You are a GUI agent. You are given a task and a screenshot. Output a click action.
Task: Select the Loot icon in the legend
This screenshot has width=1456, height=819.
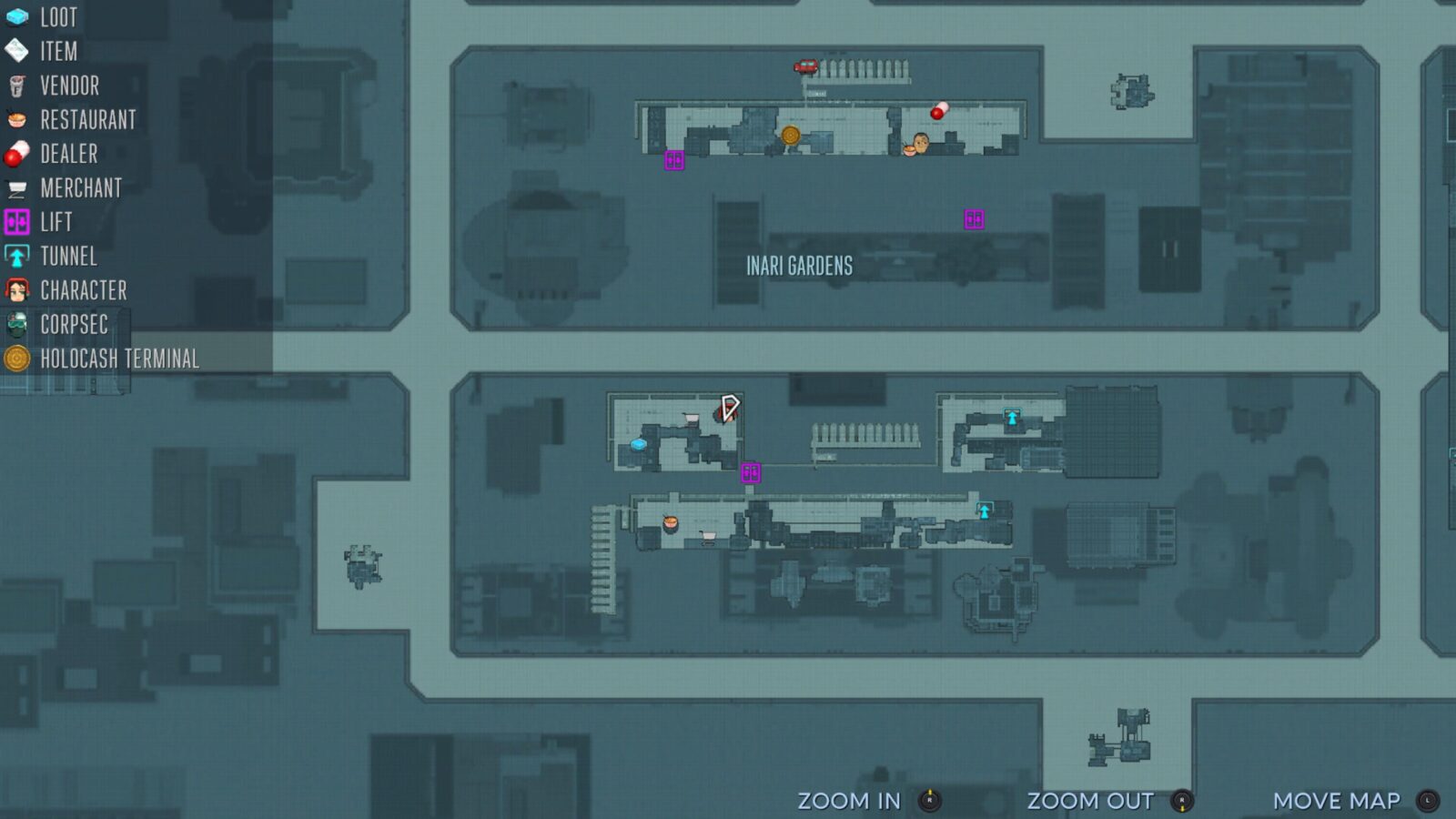(x=16, y=17)
